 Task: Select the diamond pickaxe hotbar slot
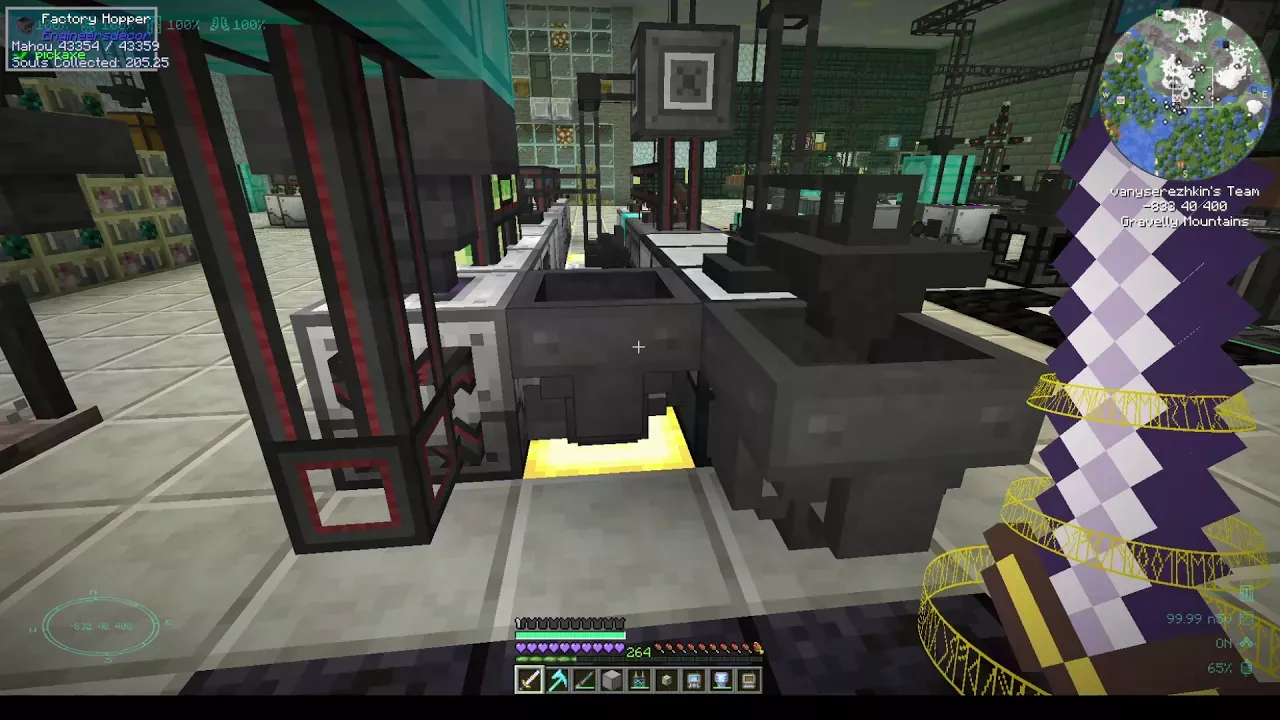[557, 681]
